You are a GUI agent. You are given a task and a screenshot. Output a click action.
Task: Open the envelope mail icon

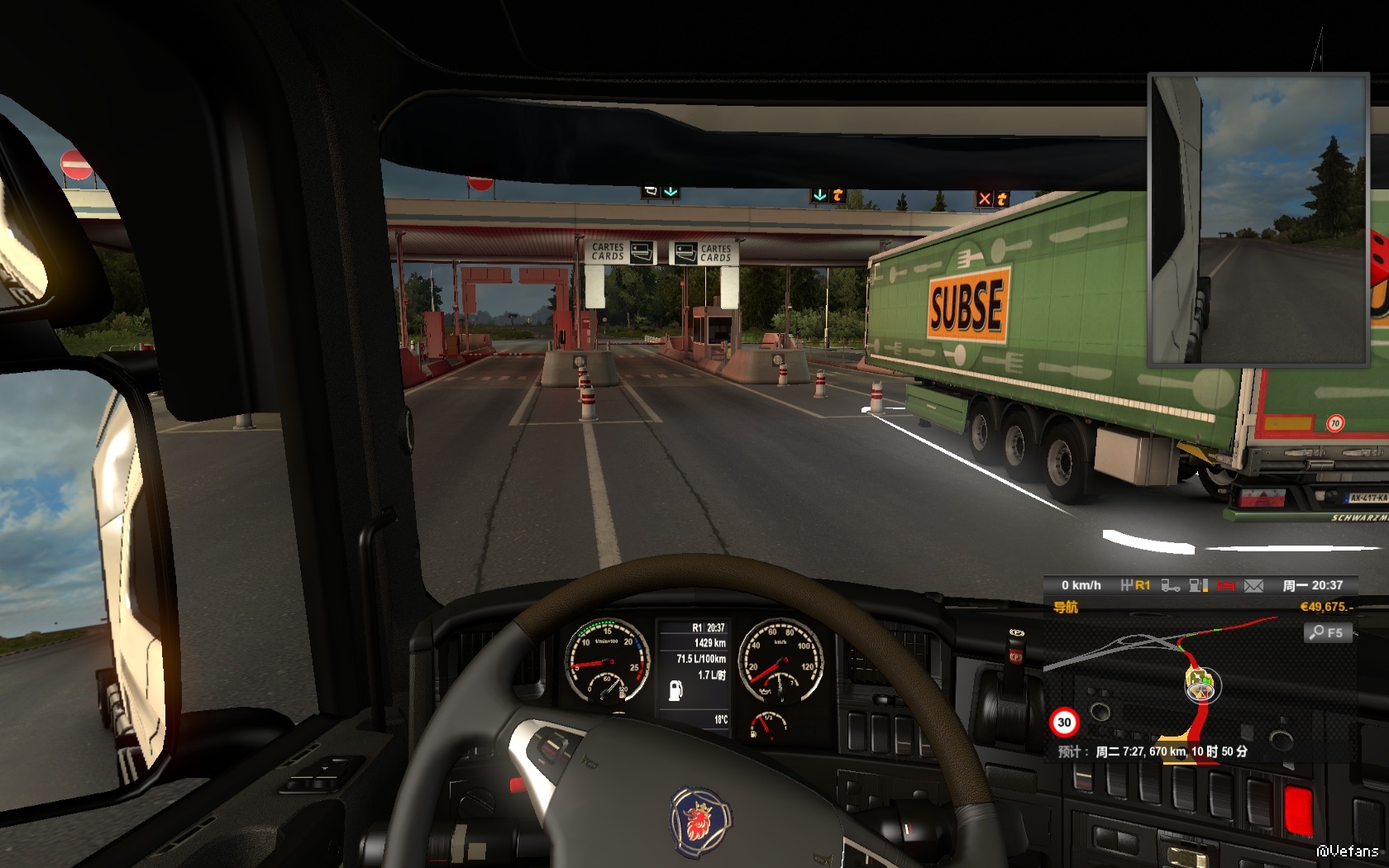[1253, 586]
